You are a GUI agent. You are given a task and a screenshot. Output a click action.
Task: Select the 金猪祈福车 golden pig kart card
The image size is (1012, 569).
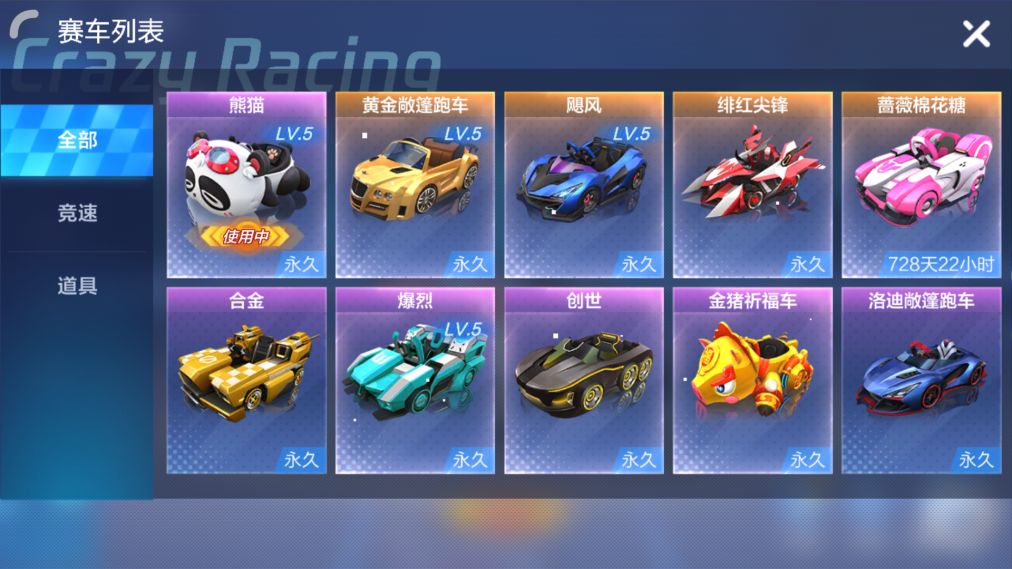[x=753, y=381]
